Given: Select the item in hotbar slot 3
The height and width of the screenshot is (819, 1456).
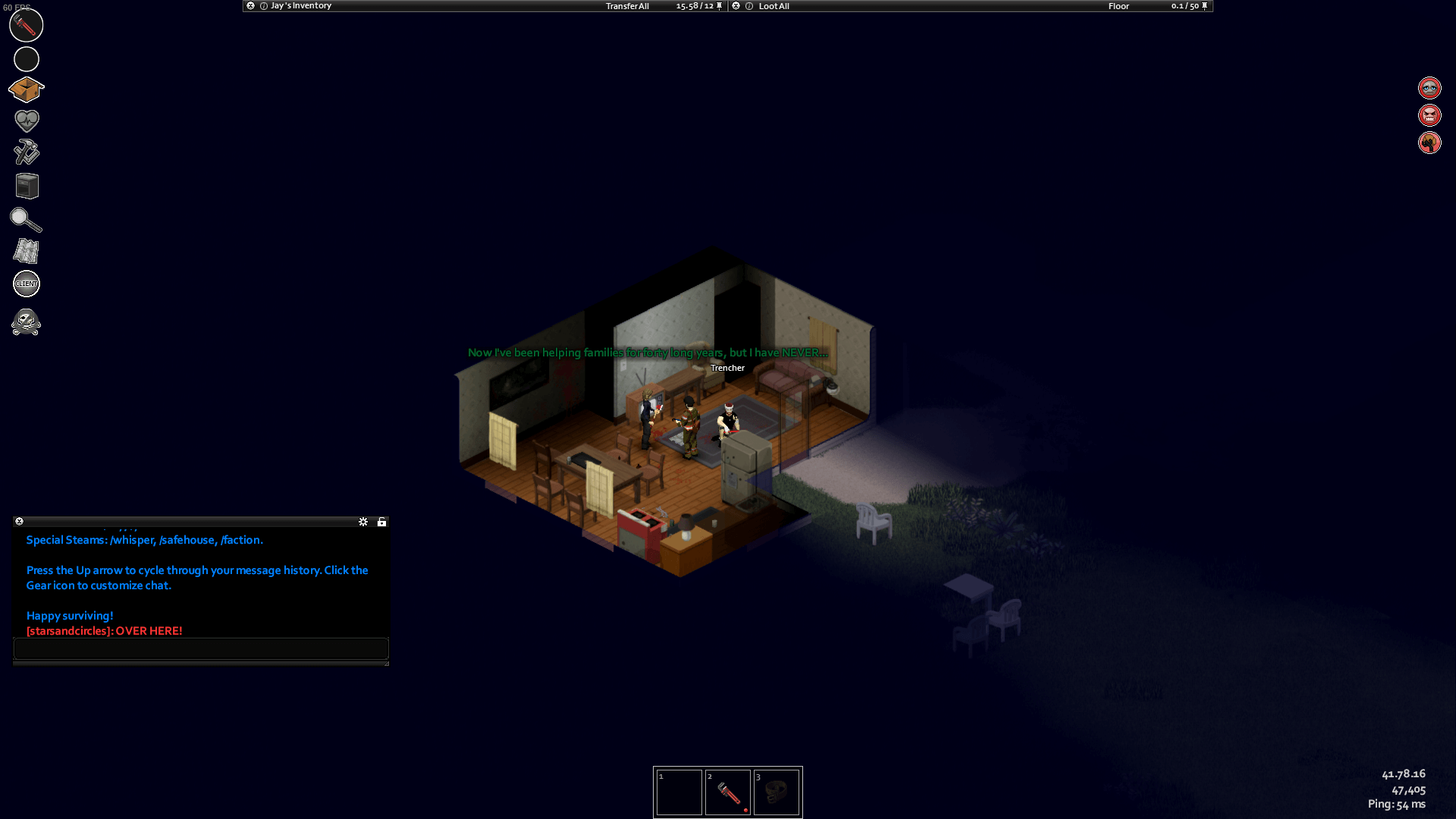Looking at the screenshot, I should [x=777, y=793].
